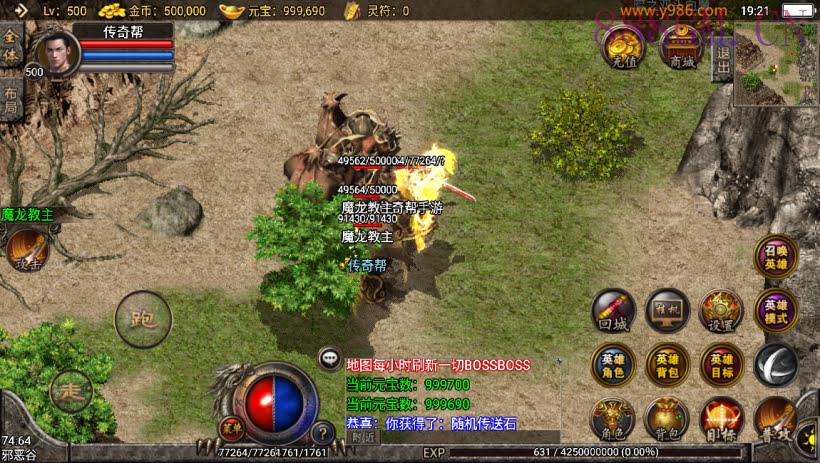This screenshot has height=463, width=820.
Task: Switch to the 布局 layout tab
Action: (x=11, y=101)
